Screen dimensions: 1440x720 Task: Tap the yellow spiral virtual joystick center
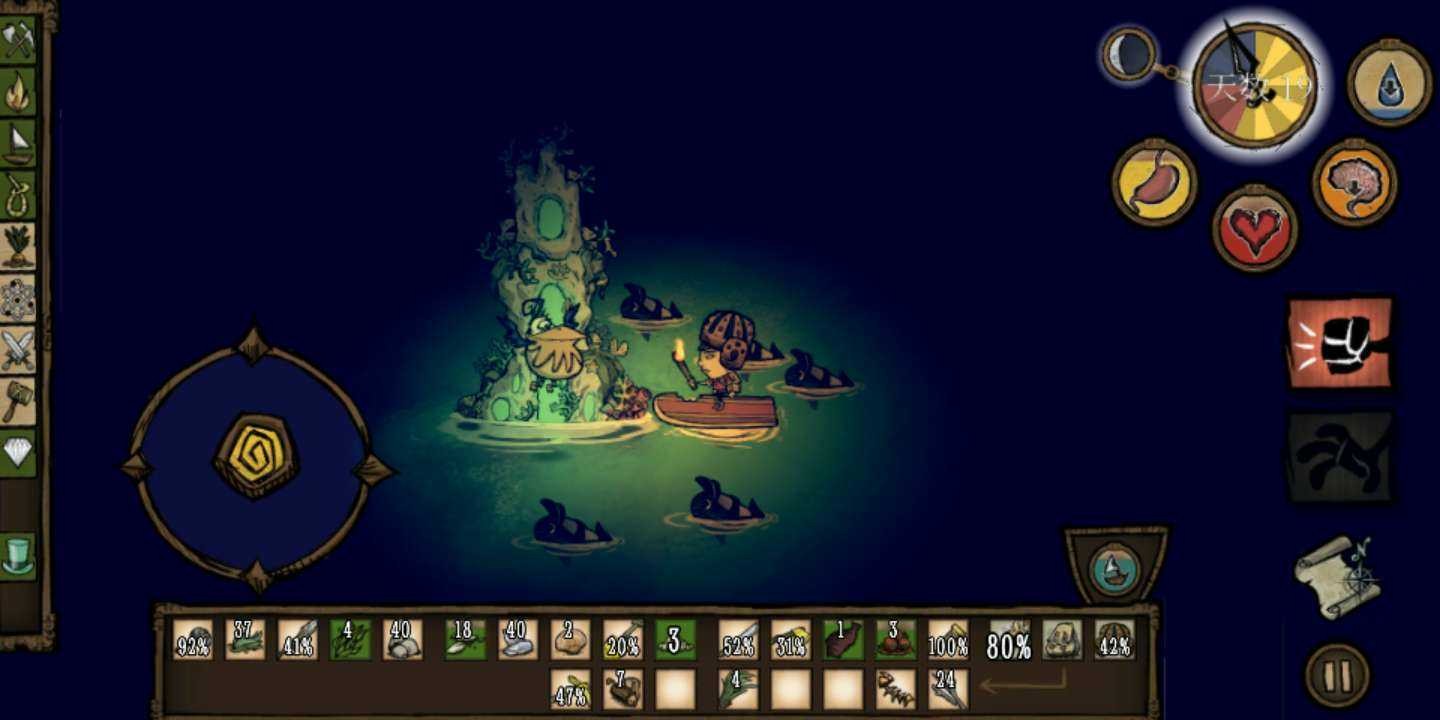pyautogui.click(x=257, y=456)
